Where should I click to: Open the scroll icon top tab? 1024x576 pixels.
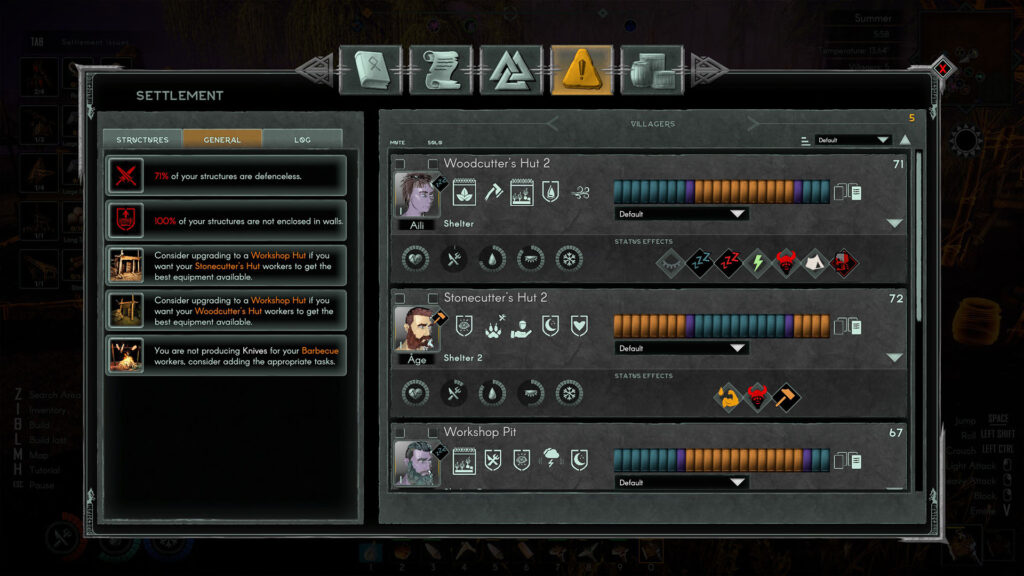(441, 71)
